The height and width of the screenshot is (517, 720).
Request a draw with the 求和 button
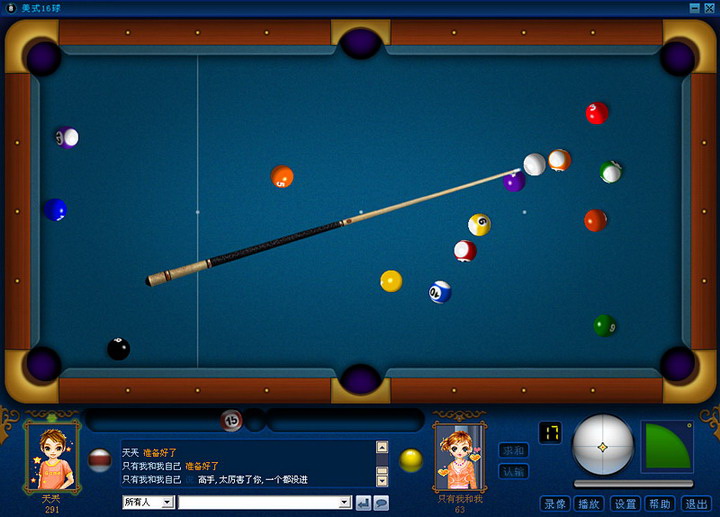point(513,451)
